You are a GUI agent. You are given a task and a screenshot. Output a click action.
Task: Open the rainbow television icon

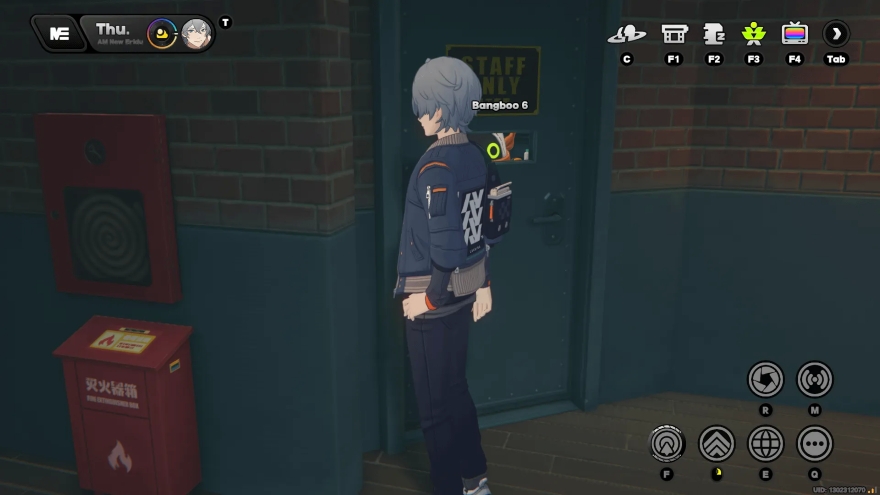(795, 34)
